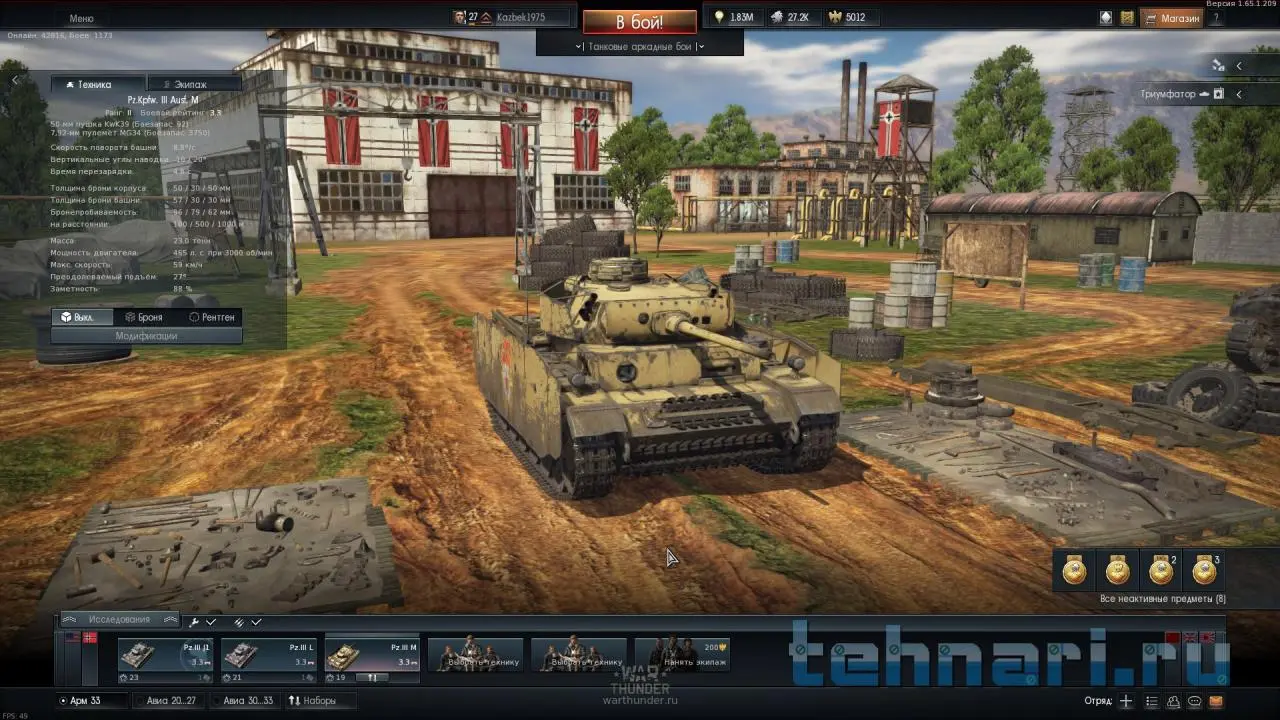The image size is (1280, 720).
Task: Open the orange mail envelope
Action: 1216,701
